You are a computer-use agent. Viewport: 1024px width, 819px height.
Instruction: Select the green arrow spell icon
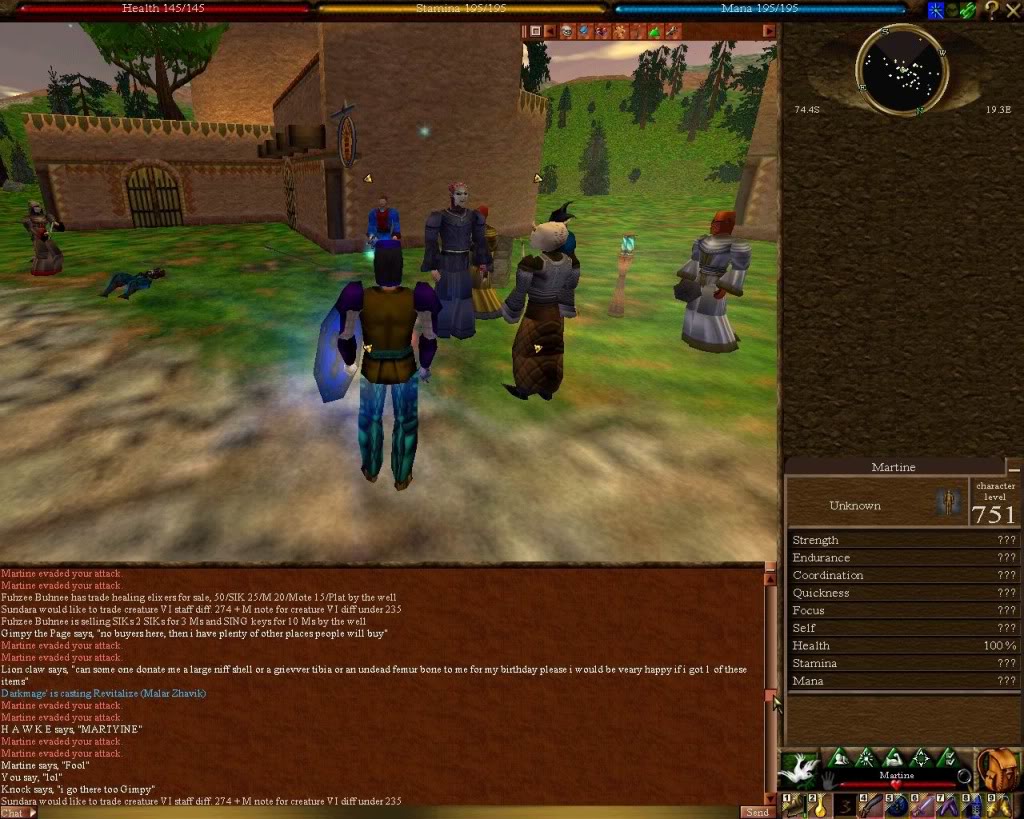655,31
